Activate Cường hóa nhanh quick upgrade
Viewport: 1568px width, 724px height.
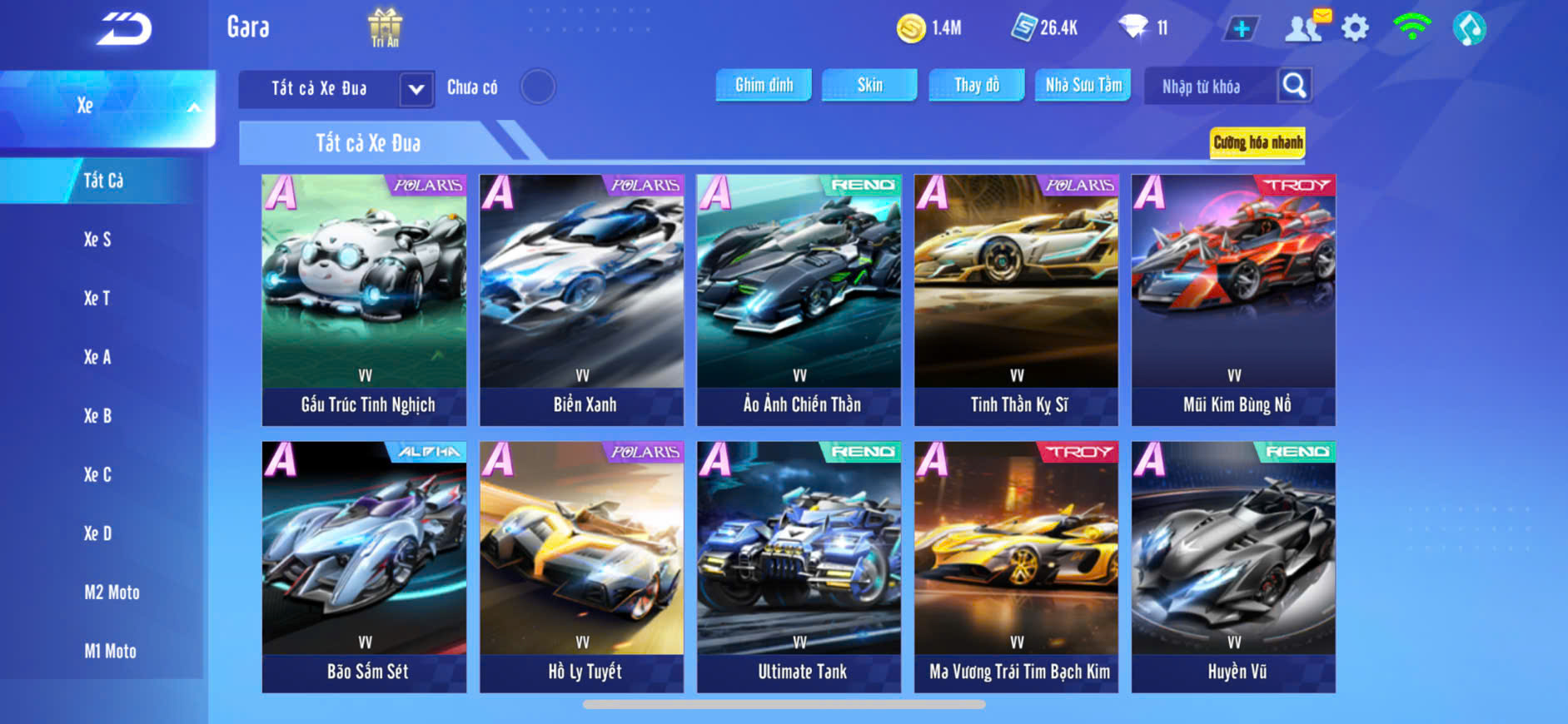(1257, 142)
